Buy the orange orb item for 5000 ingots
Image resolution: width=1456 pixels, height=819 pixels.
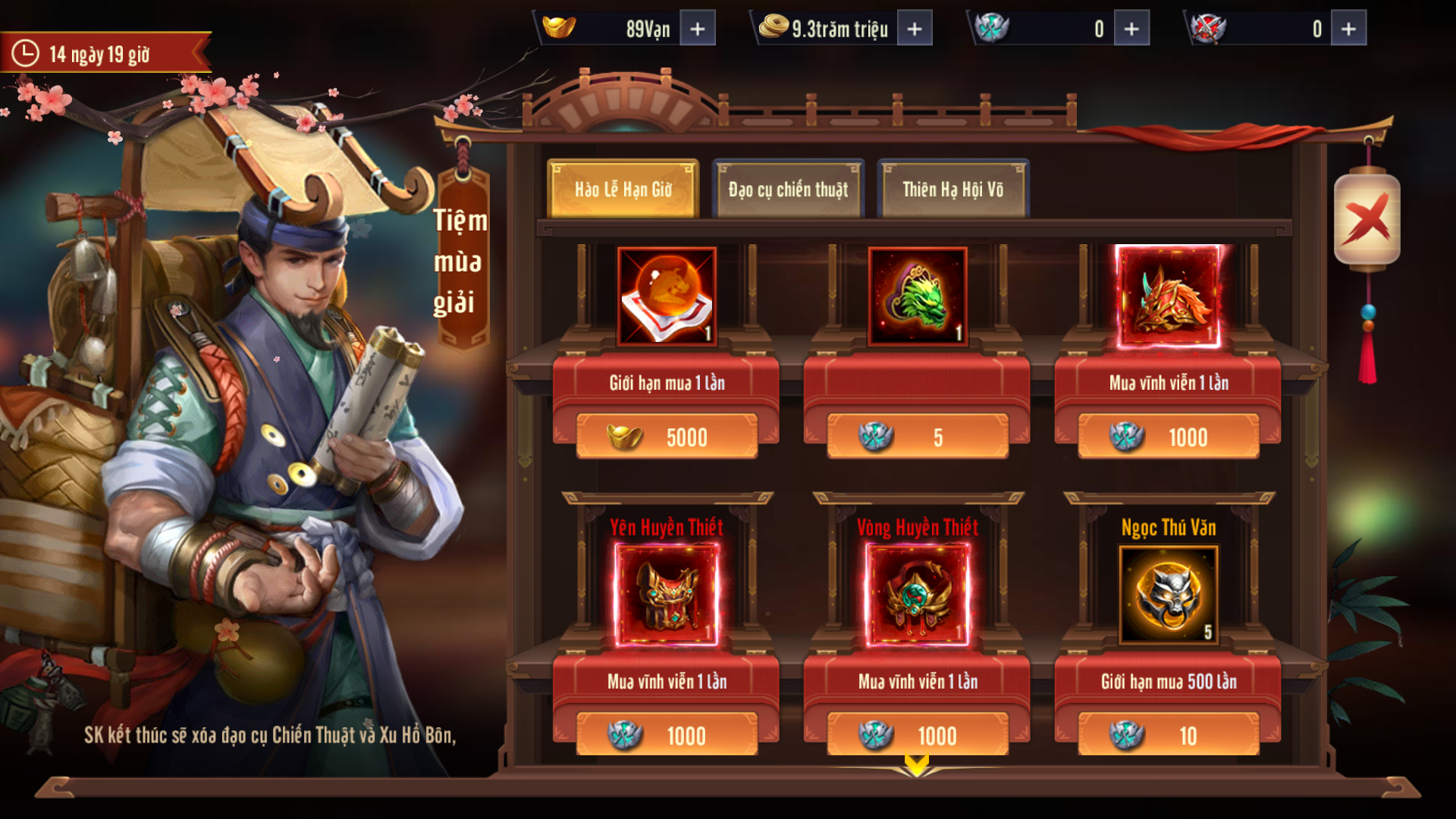pyautogui.click(x=667, y=437)
